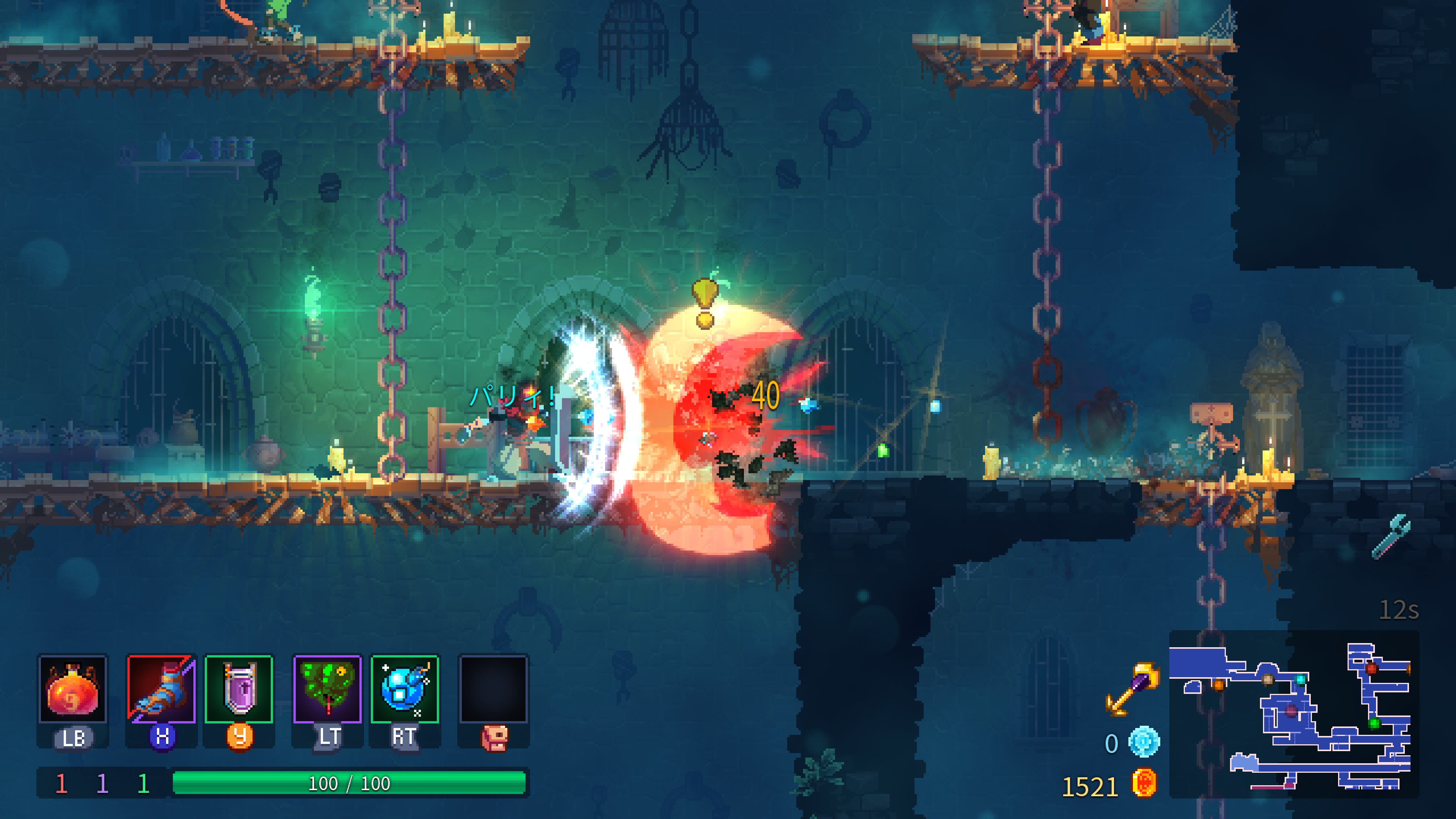The width and height of the screenshot is (1456, 819).
Task: Activate the green snake-head skill
Action: pyautogui.click(x=327, y=690)
